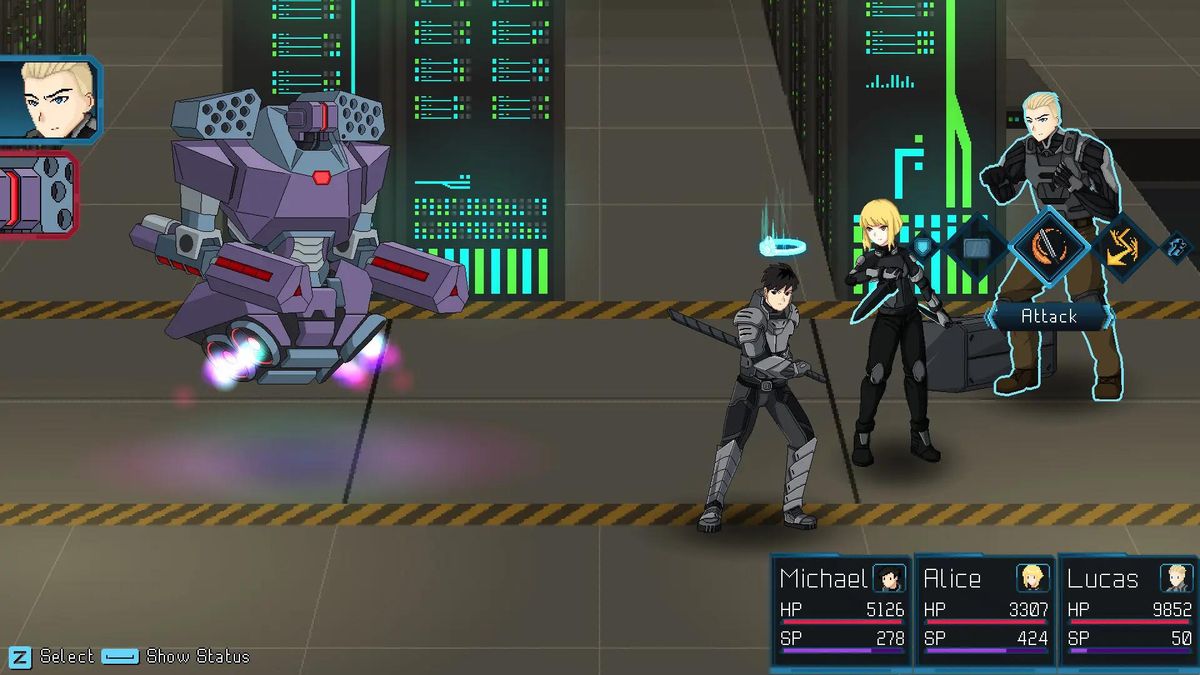Open Michael's party status panel
Image resolution: width=1200 pixels, height=675 pixels.
(842, 610)
